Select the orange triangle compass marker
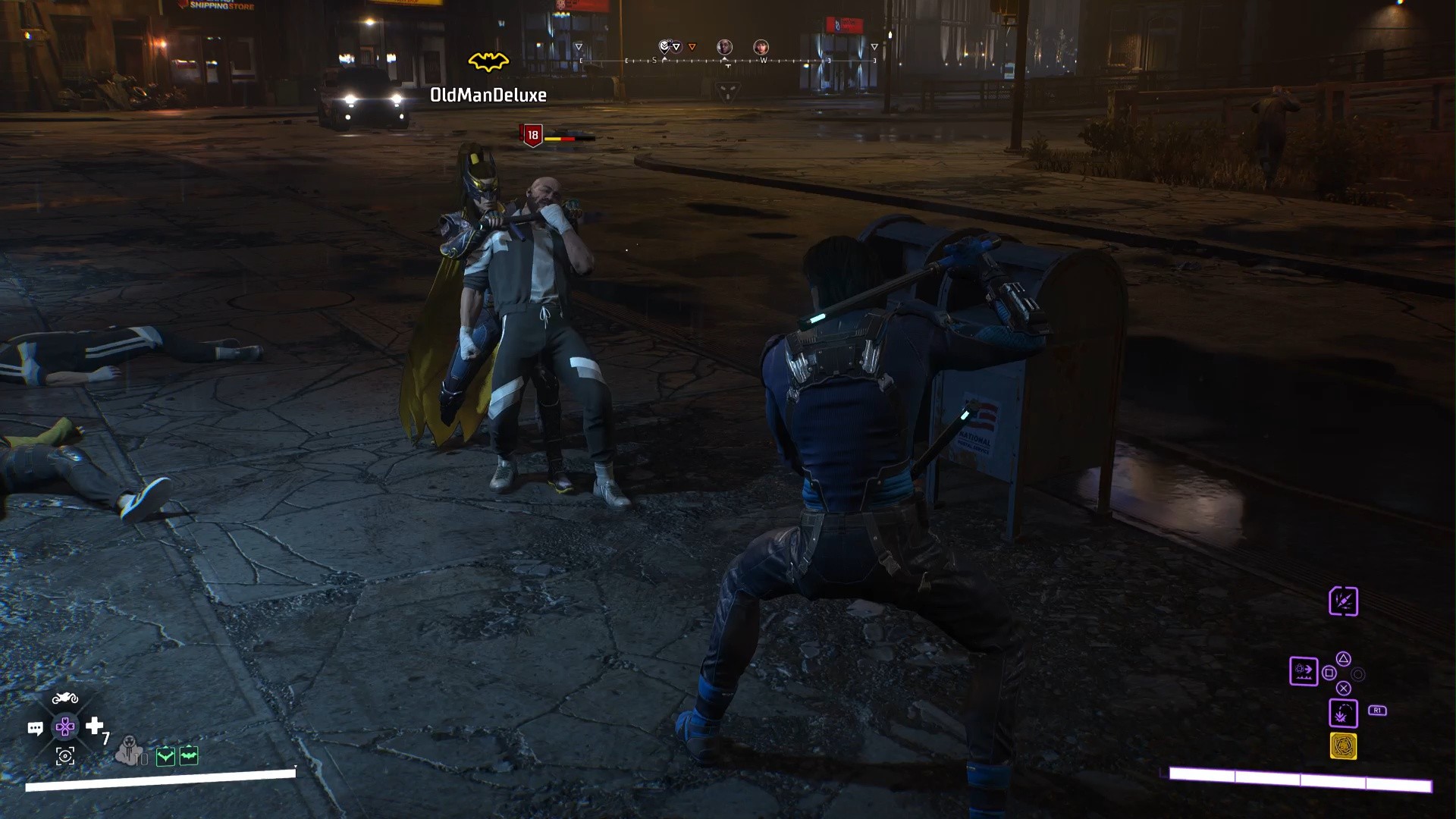This screenshot has height=819, width=1456. coord(692,47)
